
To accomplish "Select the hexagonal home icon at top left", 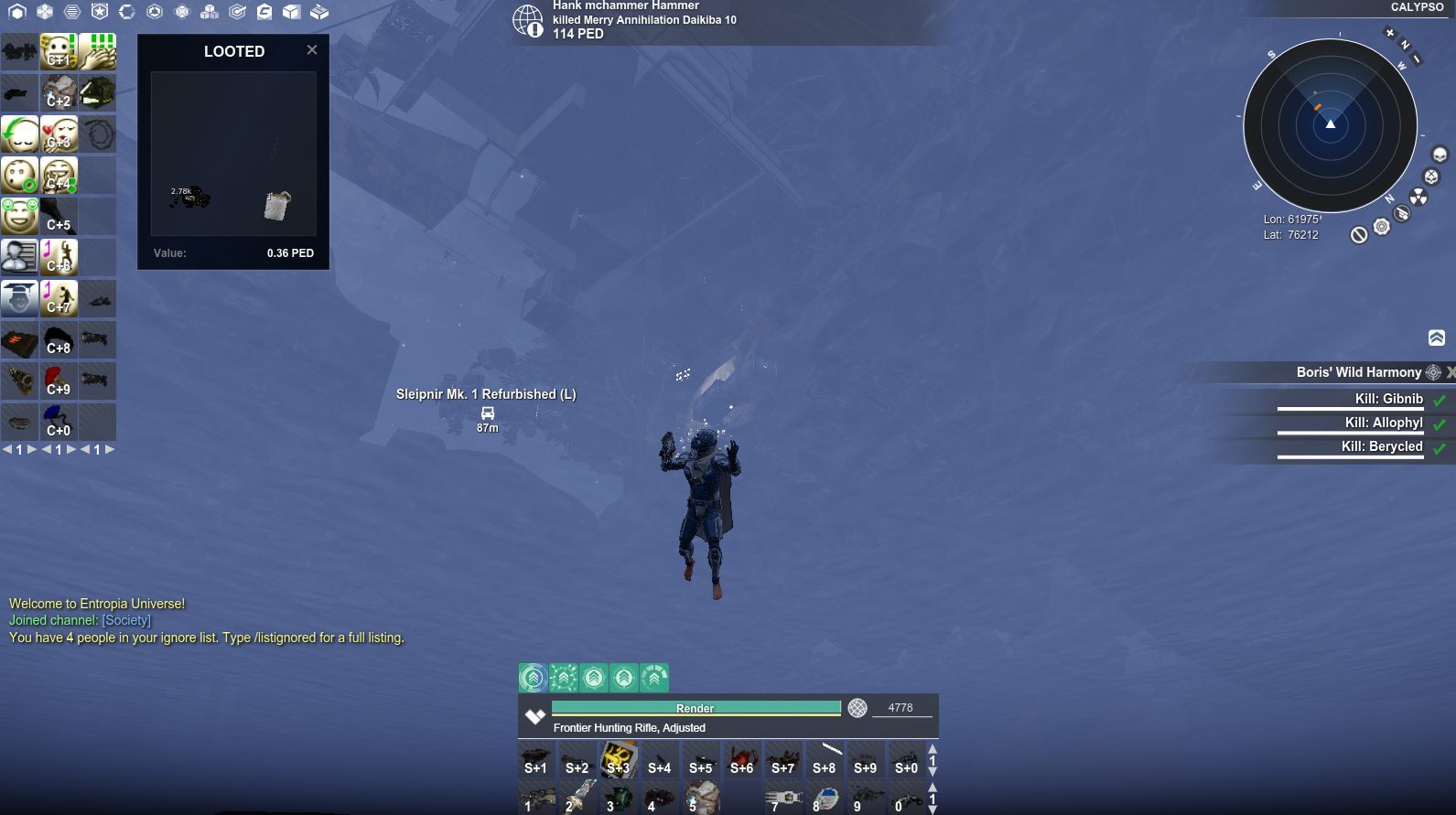I will (17, 13).
